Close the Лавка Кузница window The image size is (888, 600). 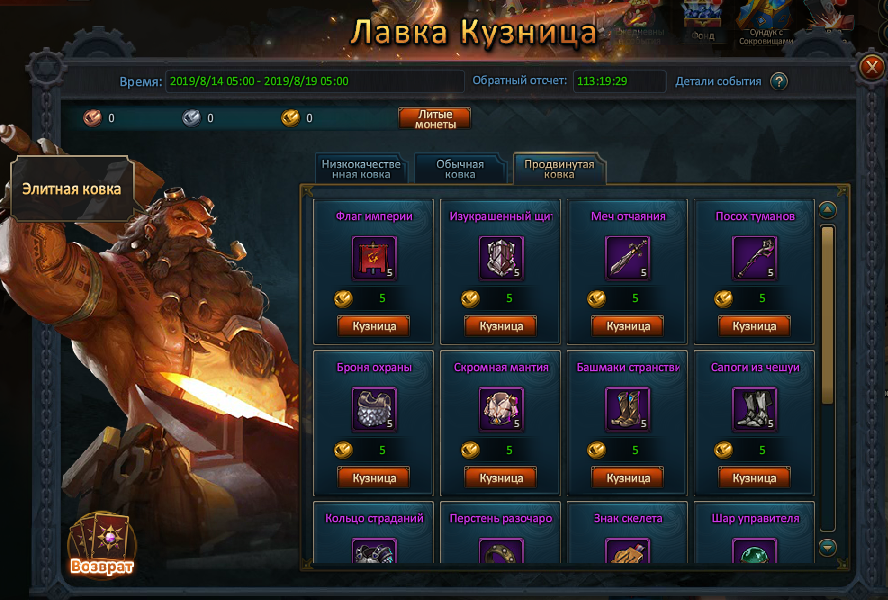pos(869,67)
